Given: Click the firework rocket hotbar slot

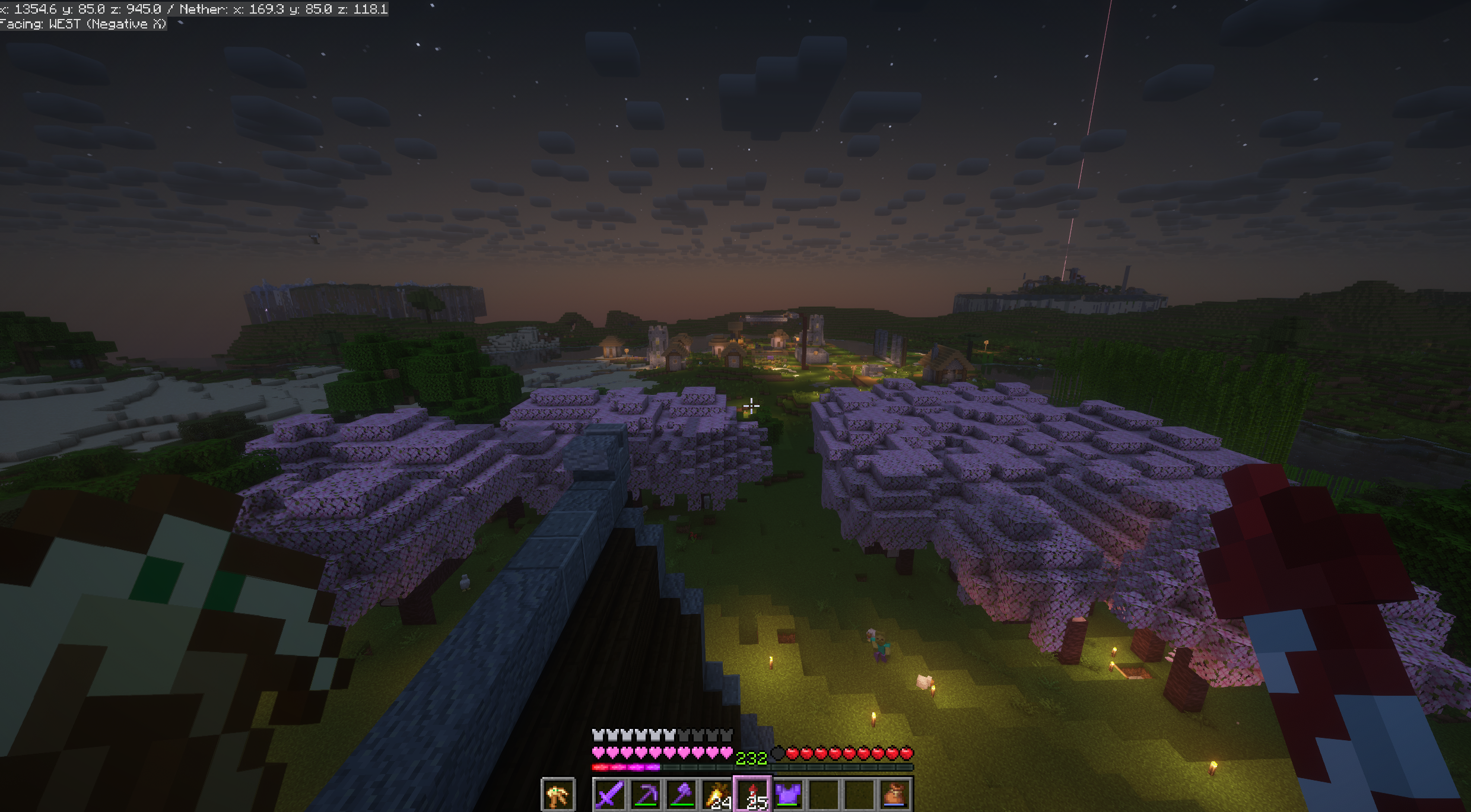Looking at the screenshot, I should [x=753, y=795].
